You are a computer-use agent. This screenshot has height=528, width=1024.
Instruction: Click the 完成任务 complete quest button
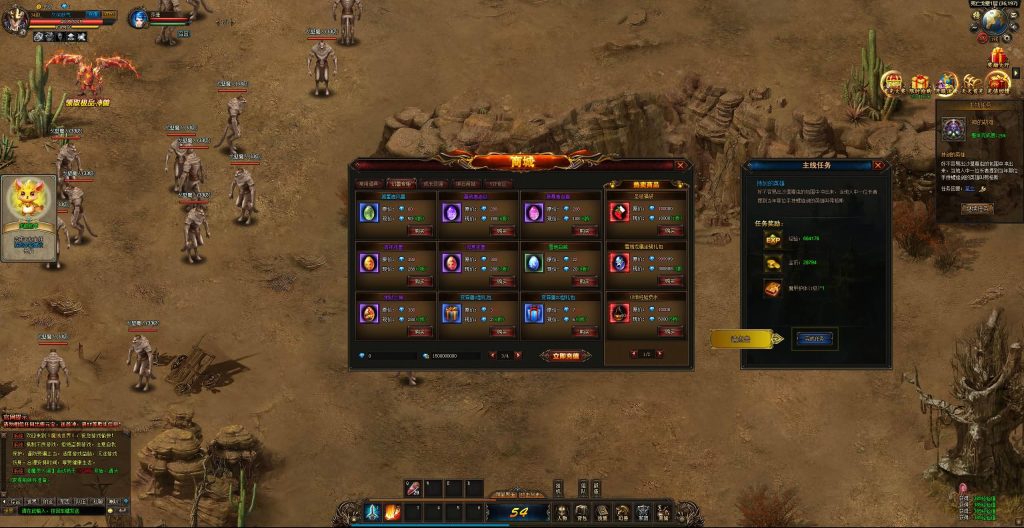[814, 338]
